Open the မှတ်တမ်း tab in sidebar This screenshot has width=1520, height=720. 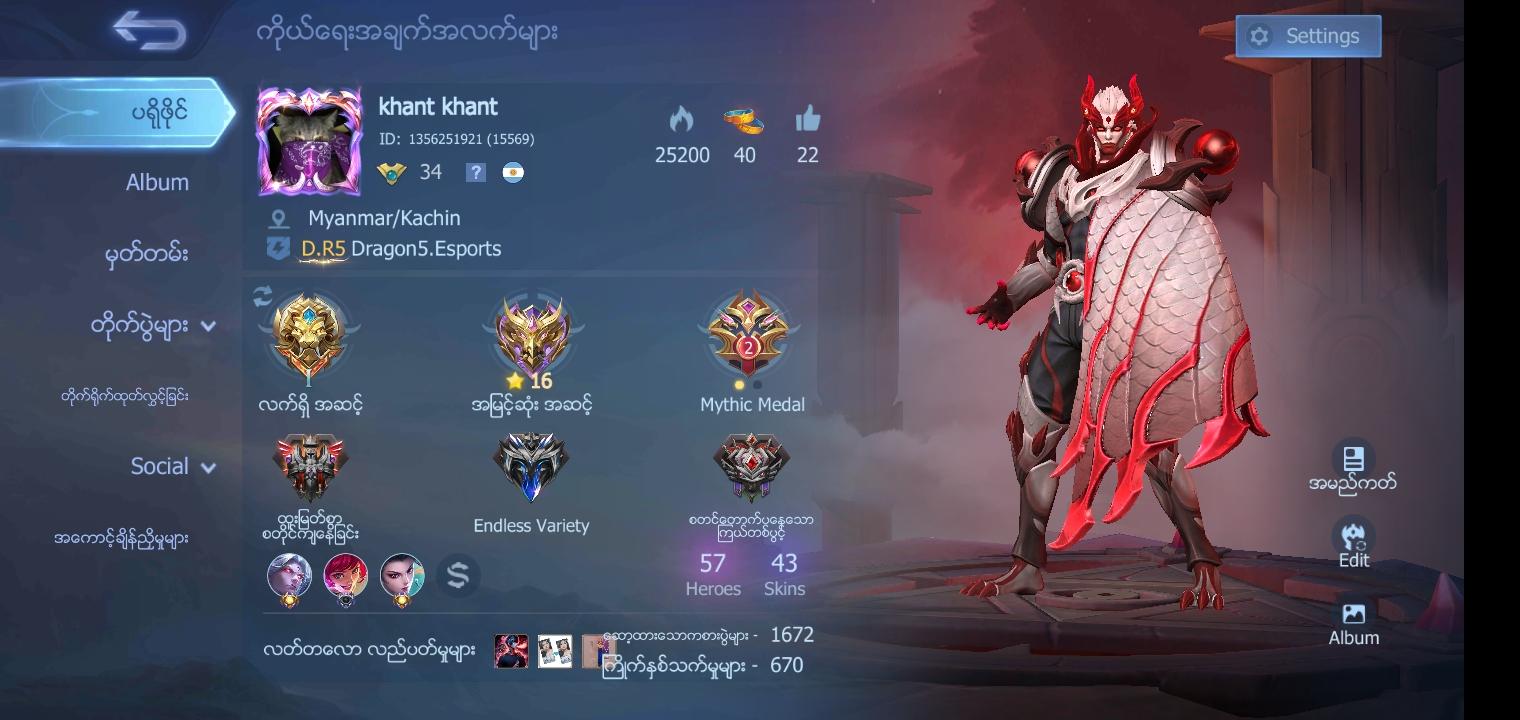coord(150,254)
